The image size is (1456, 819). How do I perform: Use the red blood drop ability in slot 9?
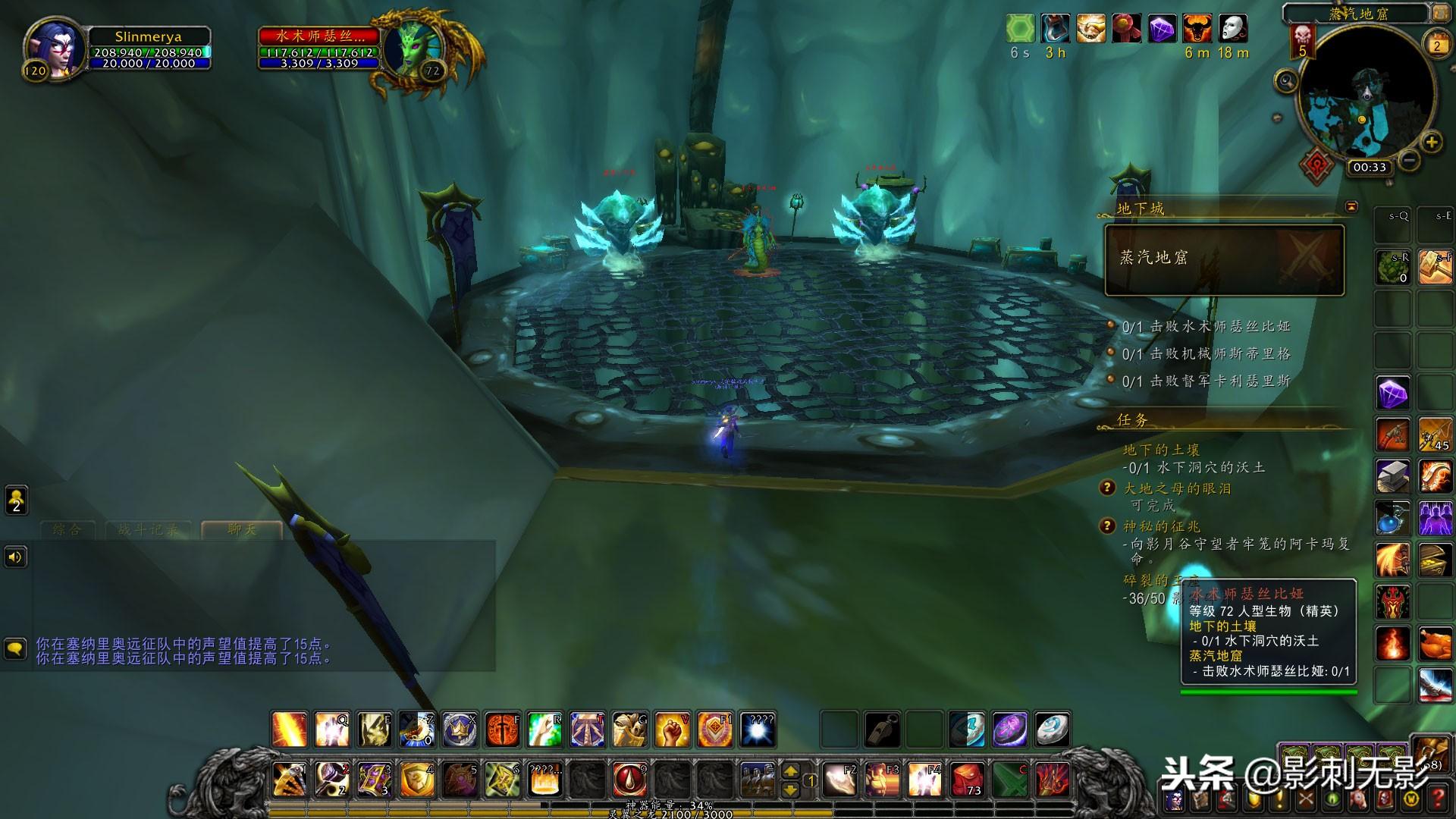click(x=630, y=779)
